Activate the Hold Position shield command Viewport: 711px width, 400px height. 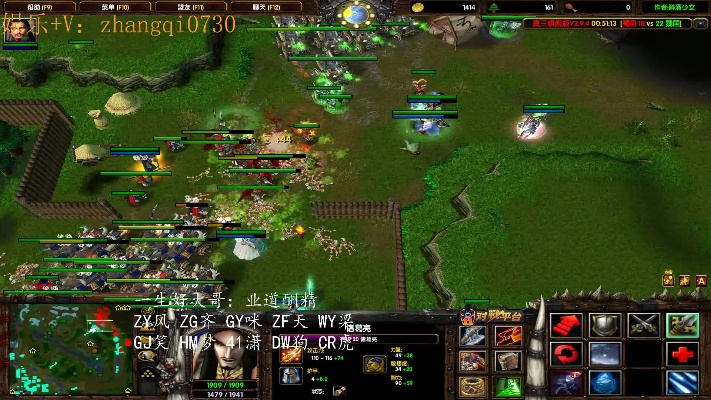pyautogui.click(x=604, y=325)
